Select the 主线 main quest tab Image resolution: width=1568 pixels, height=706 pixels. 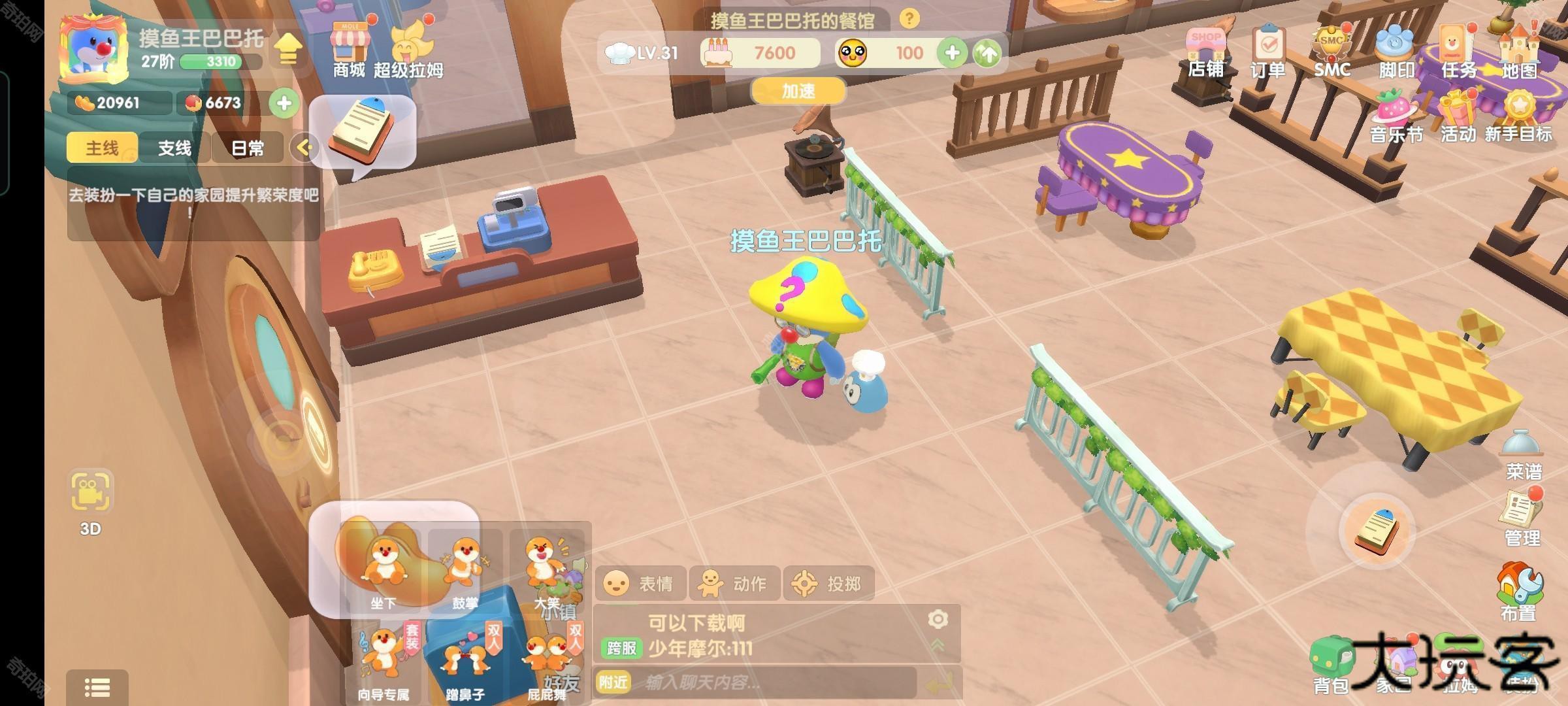pyautogui.click(x=103, y=148)
